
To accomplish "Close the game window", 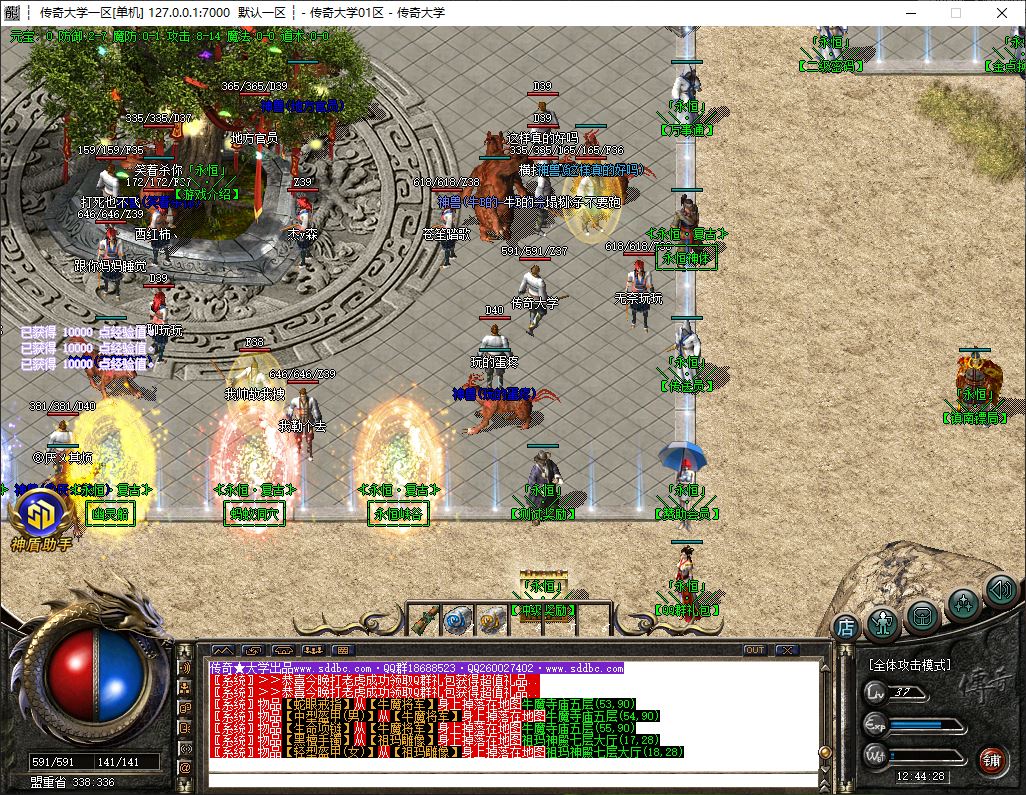I will (x=1001, y=13).
